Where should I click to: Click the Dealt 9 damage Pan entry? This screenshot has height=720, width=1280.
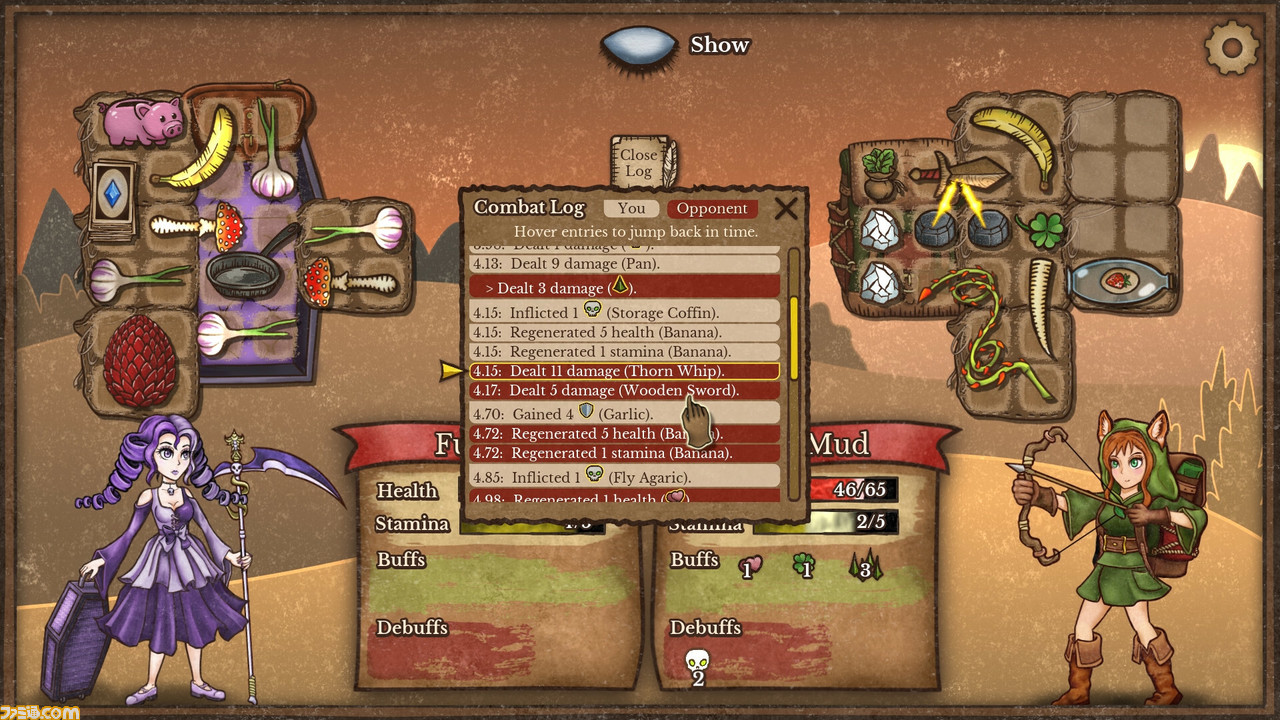tap(624, 264)
